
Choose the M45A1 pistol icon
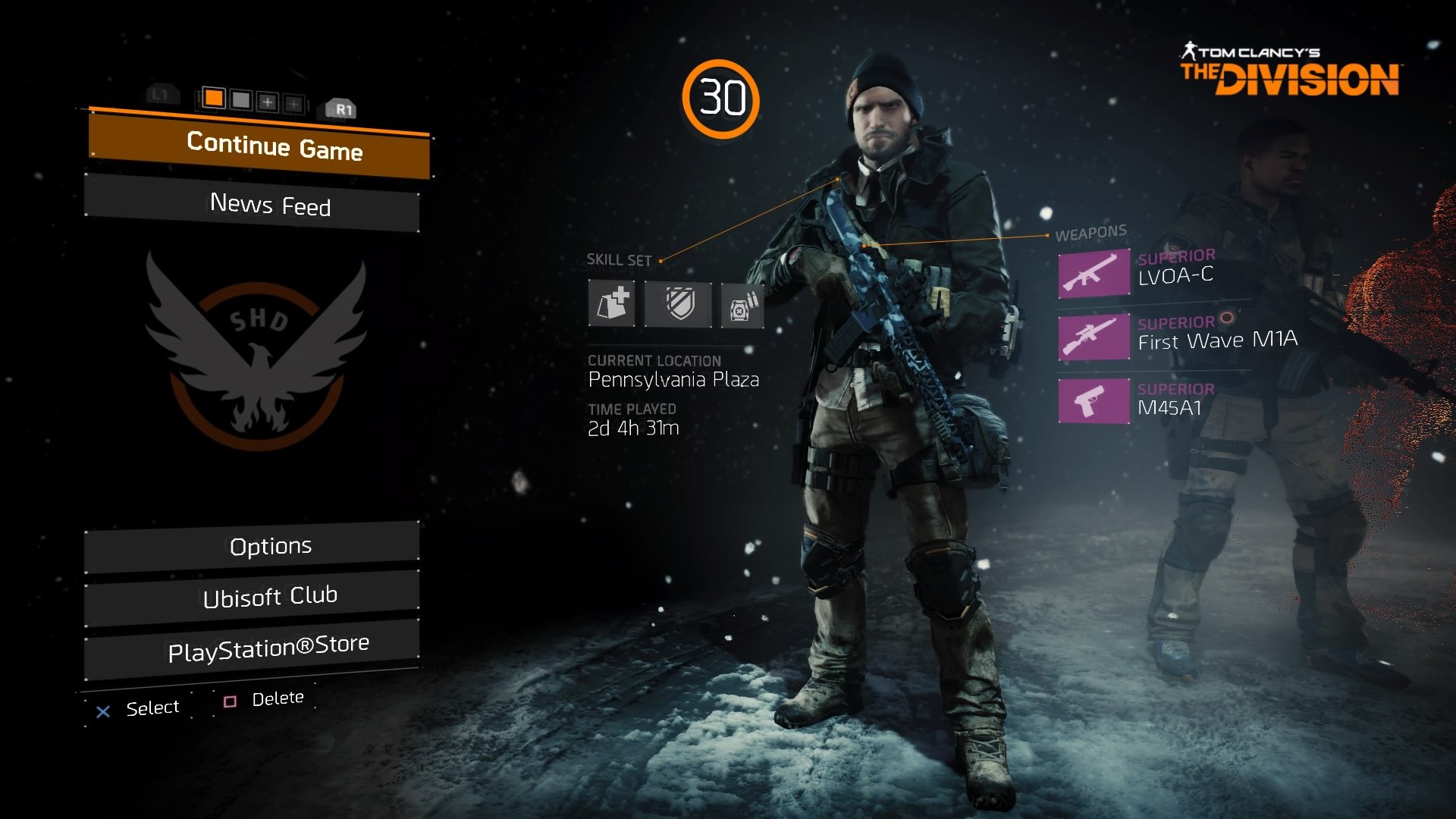tap(1094, 400)
